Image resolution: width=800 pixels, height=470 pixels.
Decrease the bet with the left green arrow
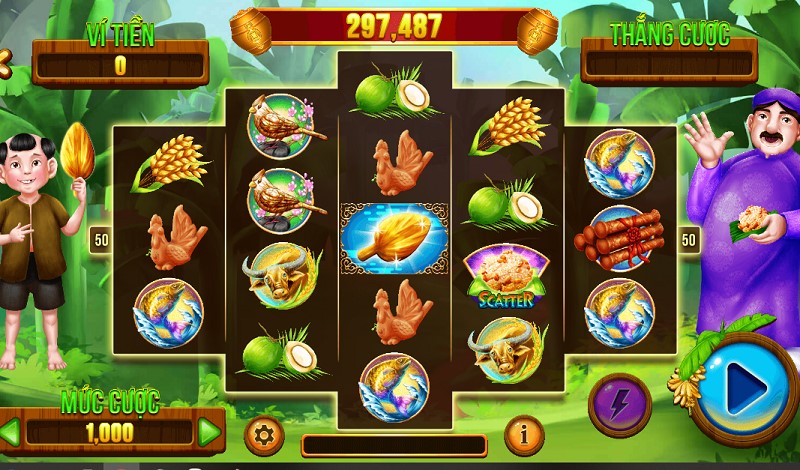click(10, 432)
